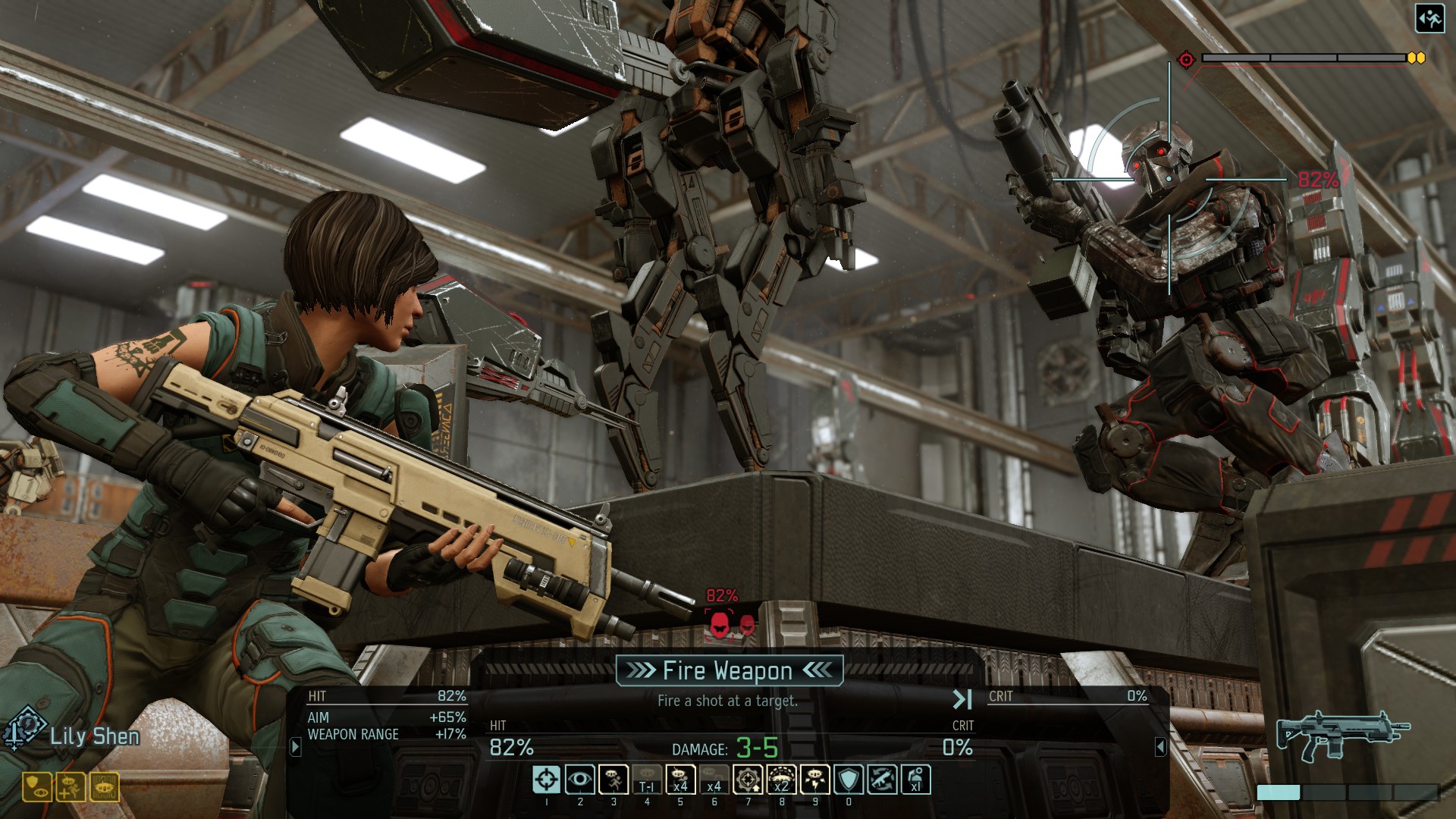Expand the hit chance details arrow
The image size is (1456, 819).
coord(296,747)
